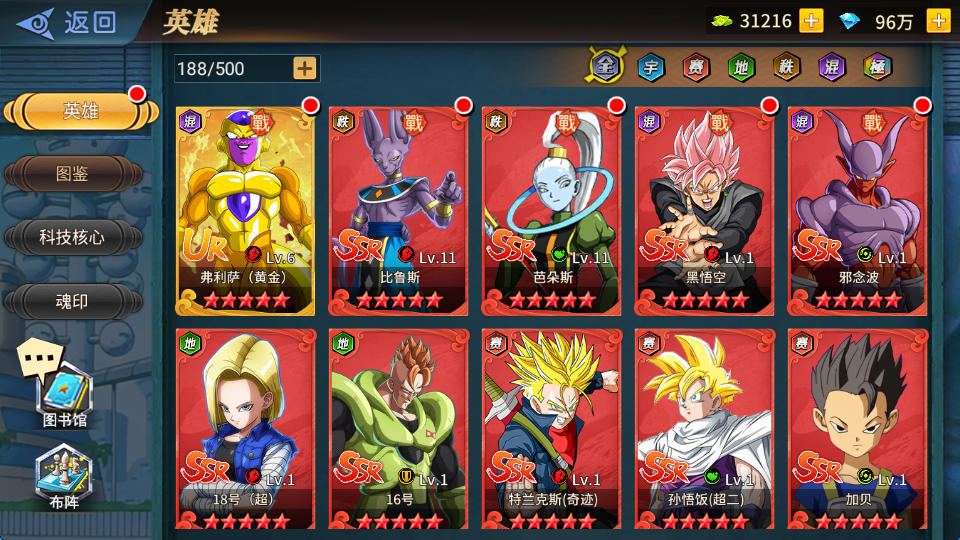Filter heroes by the rainbow 極 type
Image resolution: width=960 pixels, height=540 pixels.
coord(877,67)
